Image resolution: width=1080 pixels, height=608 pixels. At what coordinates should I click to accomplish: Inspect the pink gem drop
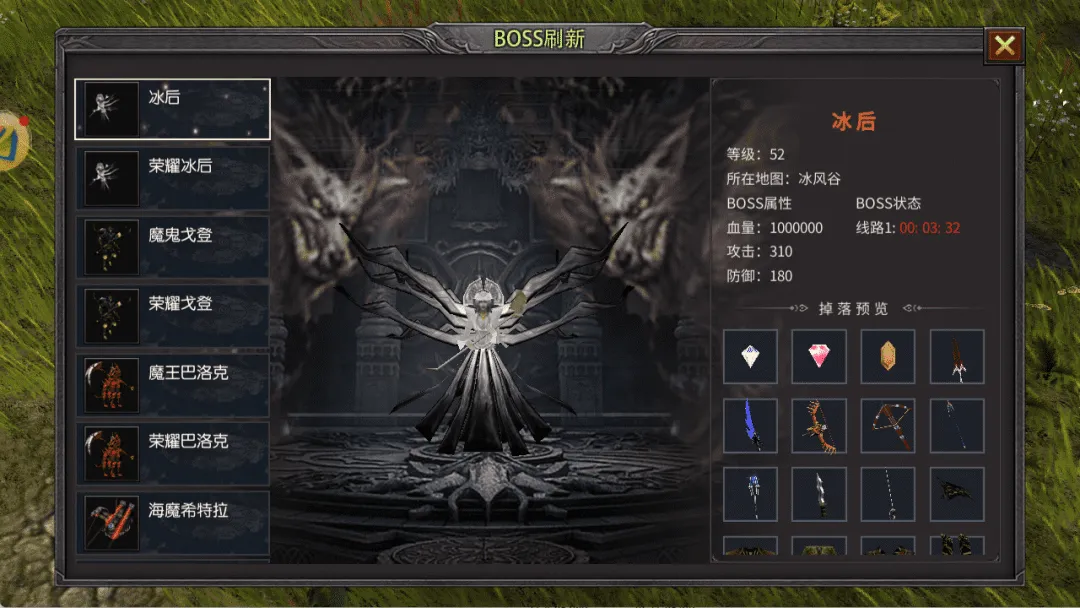coord(819,357)
